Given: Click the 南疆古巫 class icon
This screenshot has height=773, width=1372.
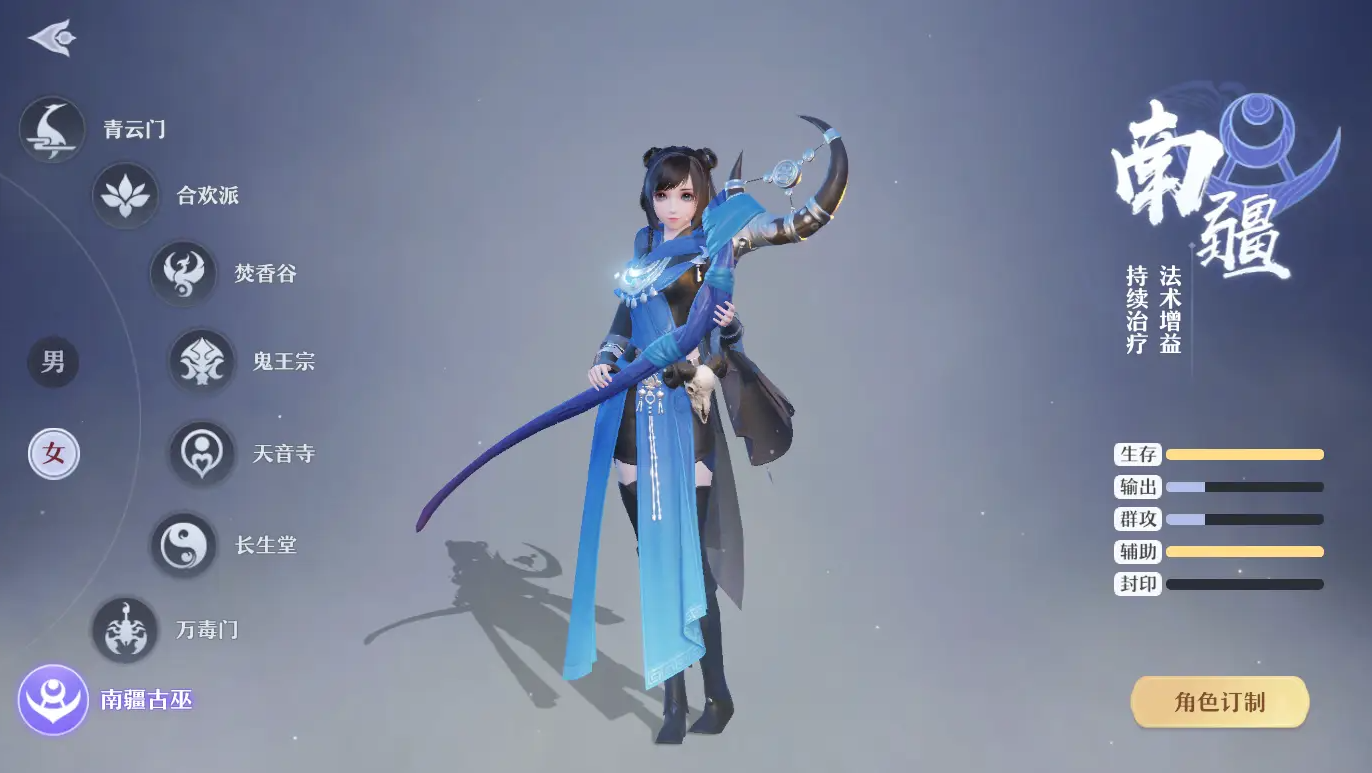Looking at the screenshot, I should (x=54, y=700).
